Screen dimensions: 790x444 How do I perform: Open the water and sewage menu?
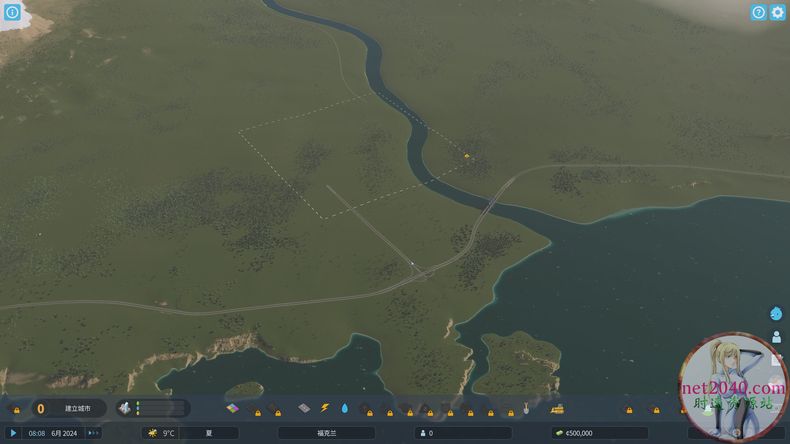click(x=345, y=408)
